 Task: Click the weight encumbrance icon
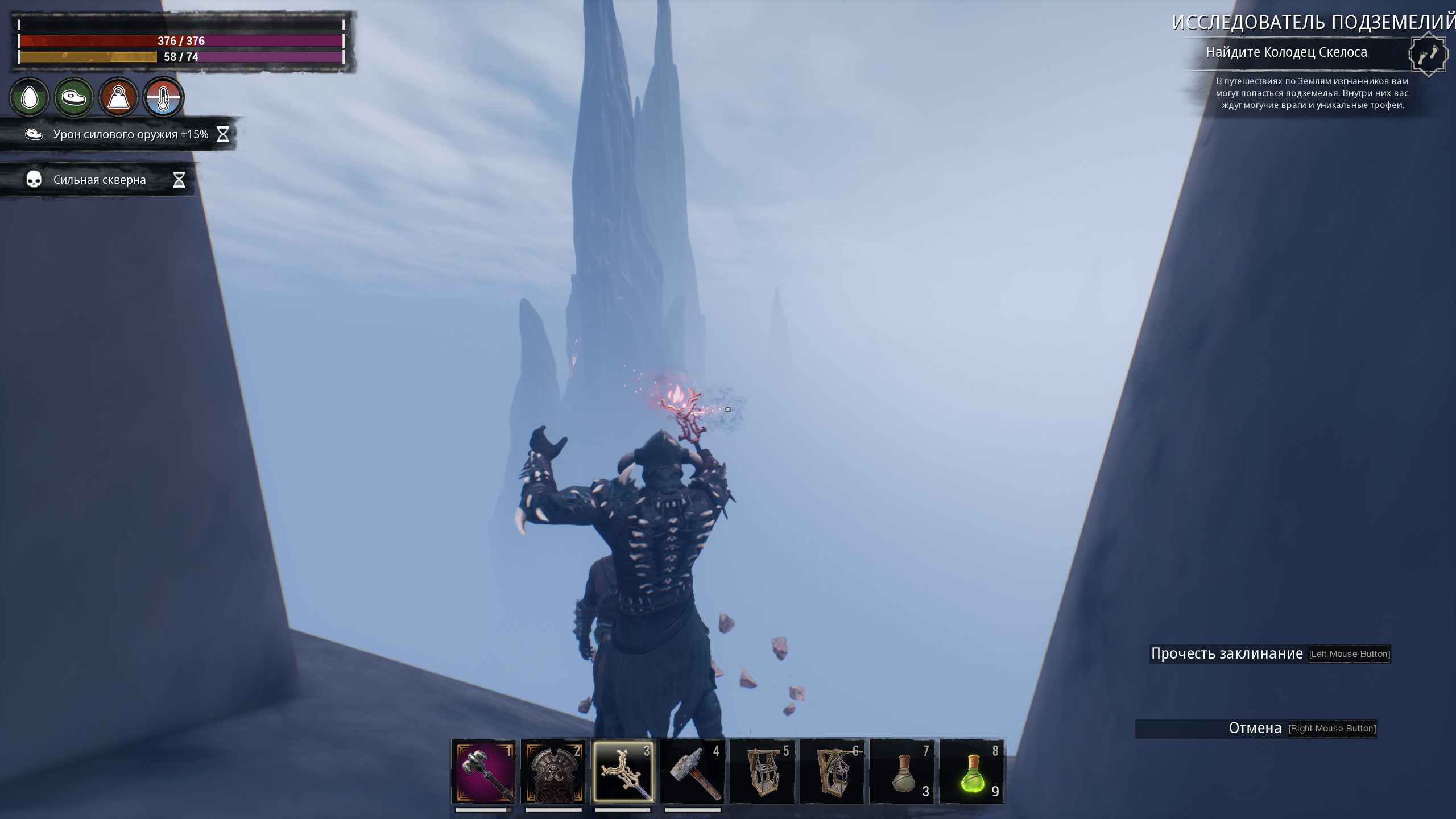pyautogui.click(x=118, y=98)
